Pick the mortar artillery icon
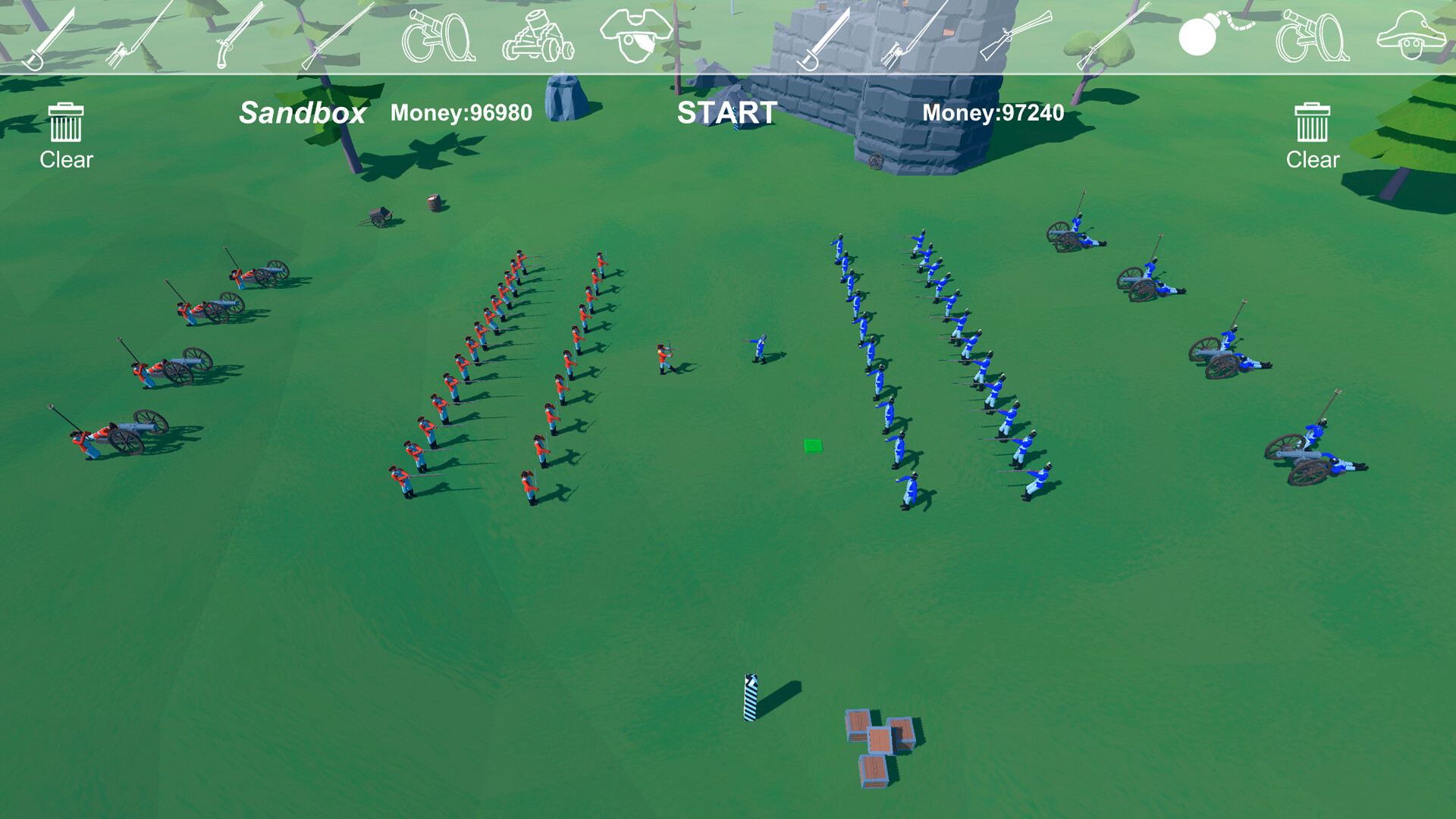 538,34
